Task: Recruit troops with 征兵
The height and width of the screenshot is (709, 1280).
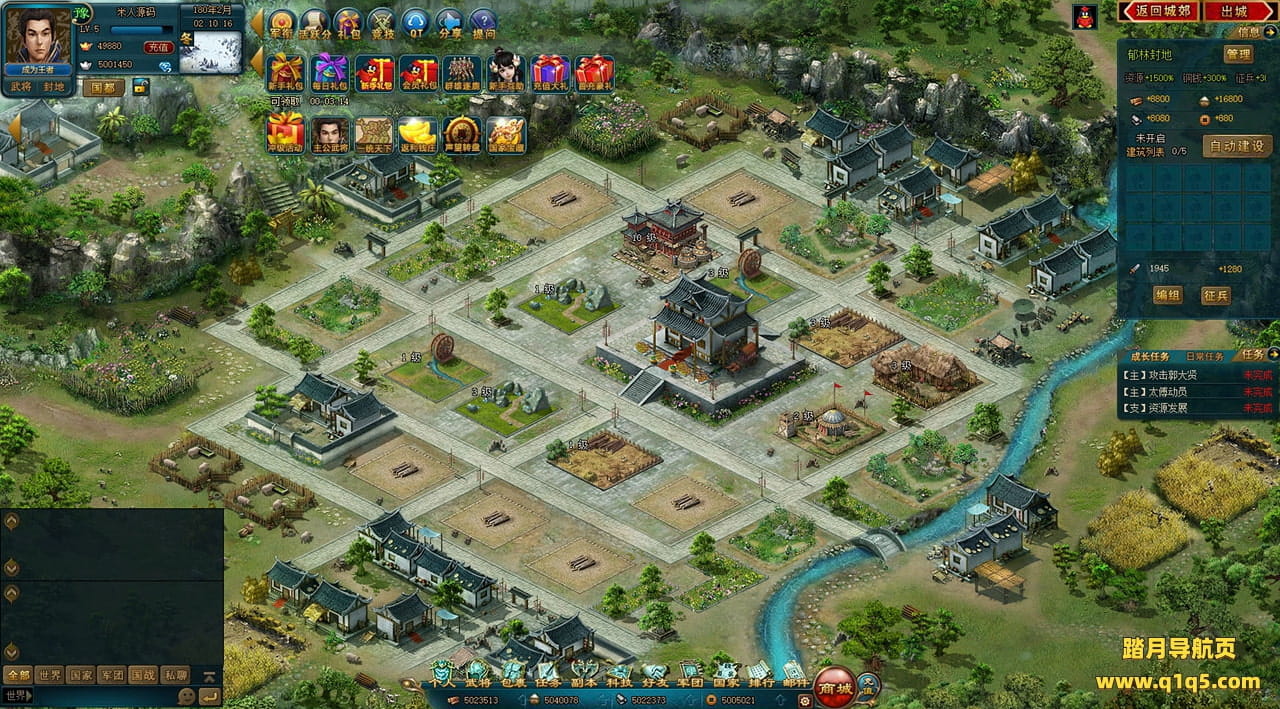Action: click(x=1216, y=295)
